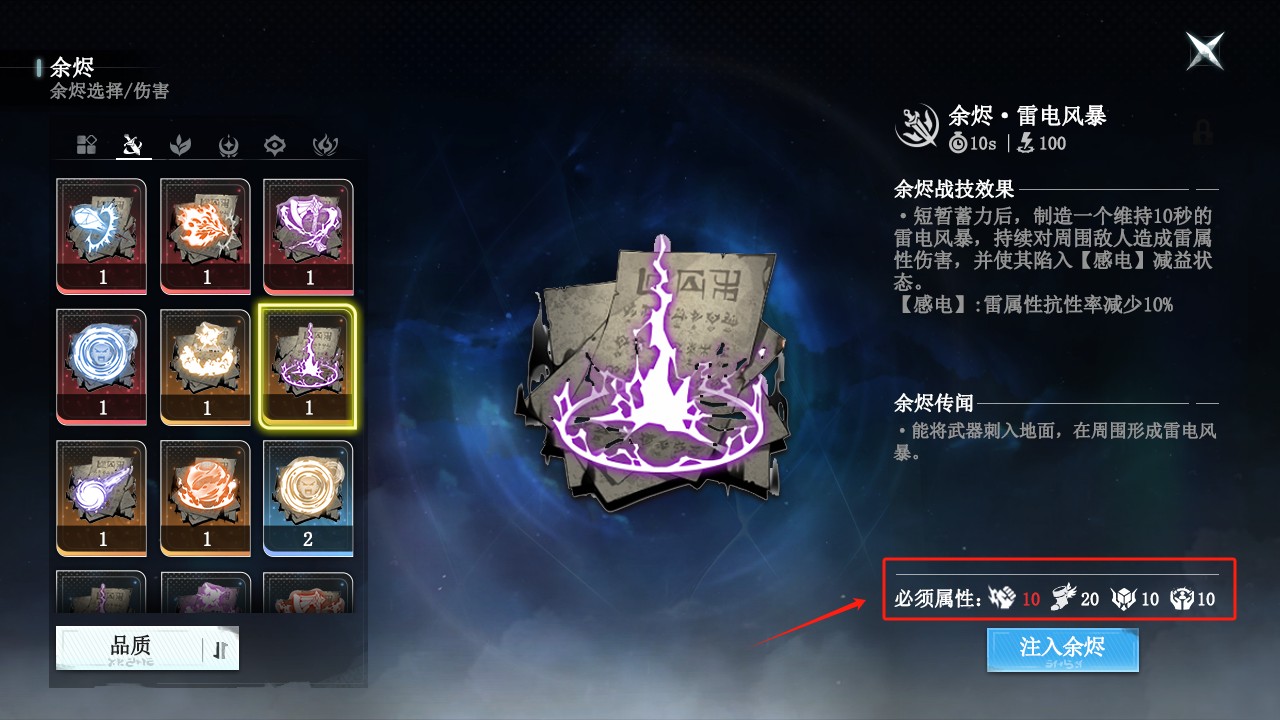
Task: Click the fist strength requirement icon
Action: (x=1001, y=598)
